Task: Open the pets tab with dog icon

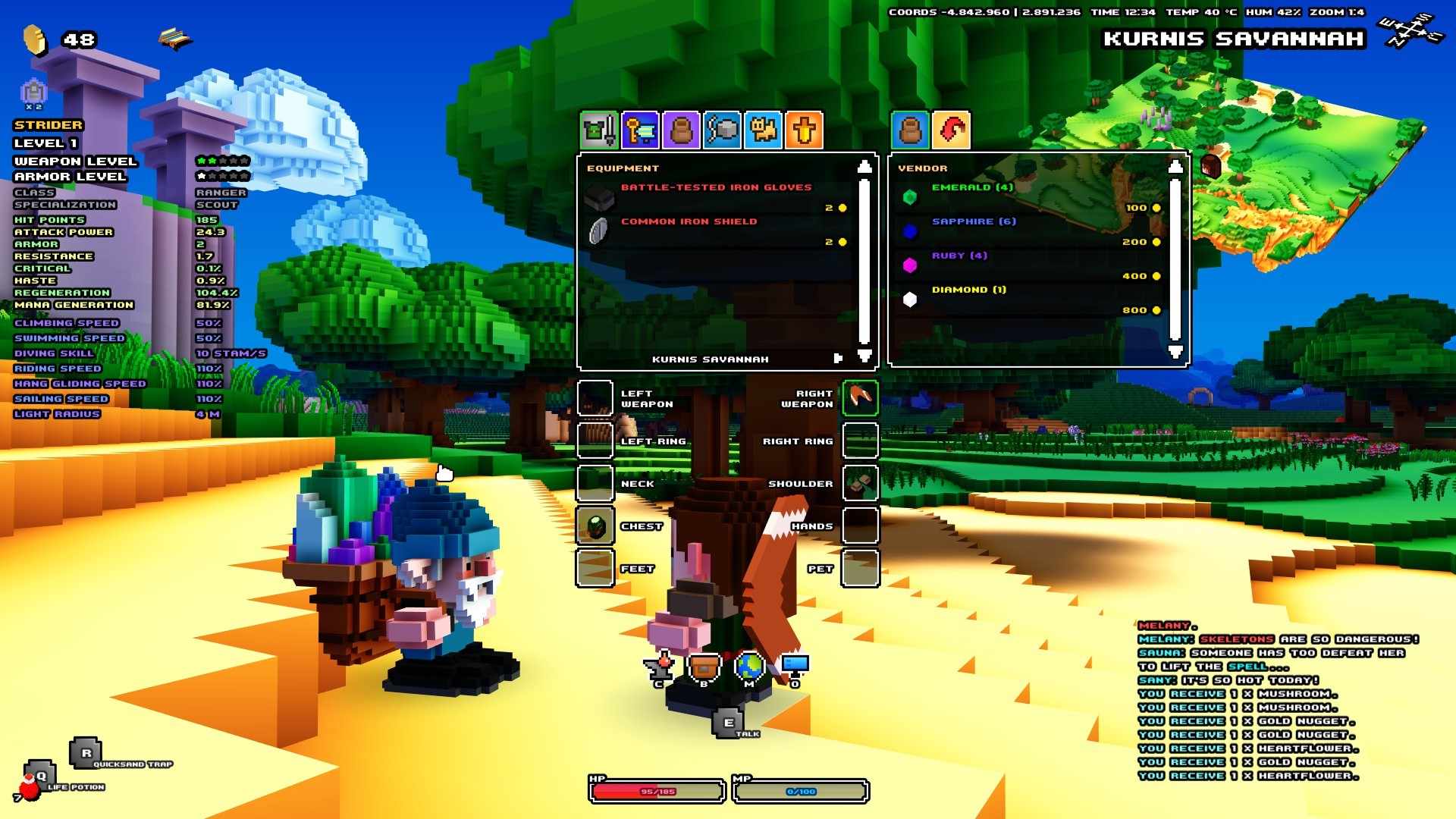Action: (763, 130)
